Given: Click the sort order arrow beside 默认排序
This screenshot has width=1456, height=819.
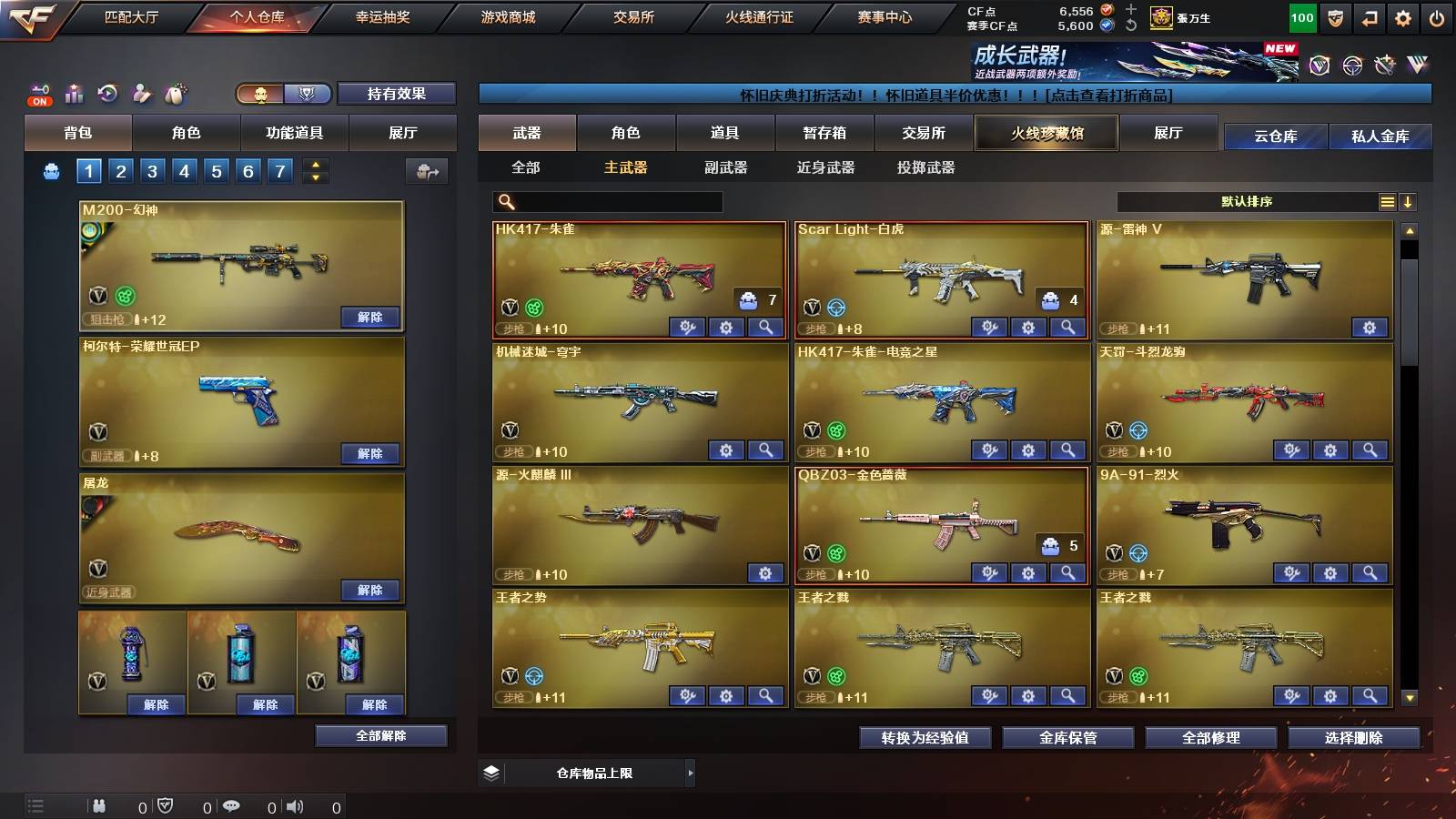Looking at the screenshot, I should coord(1409,202).
